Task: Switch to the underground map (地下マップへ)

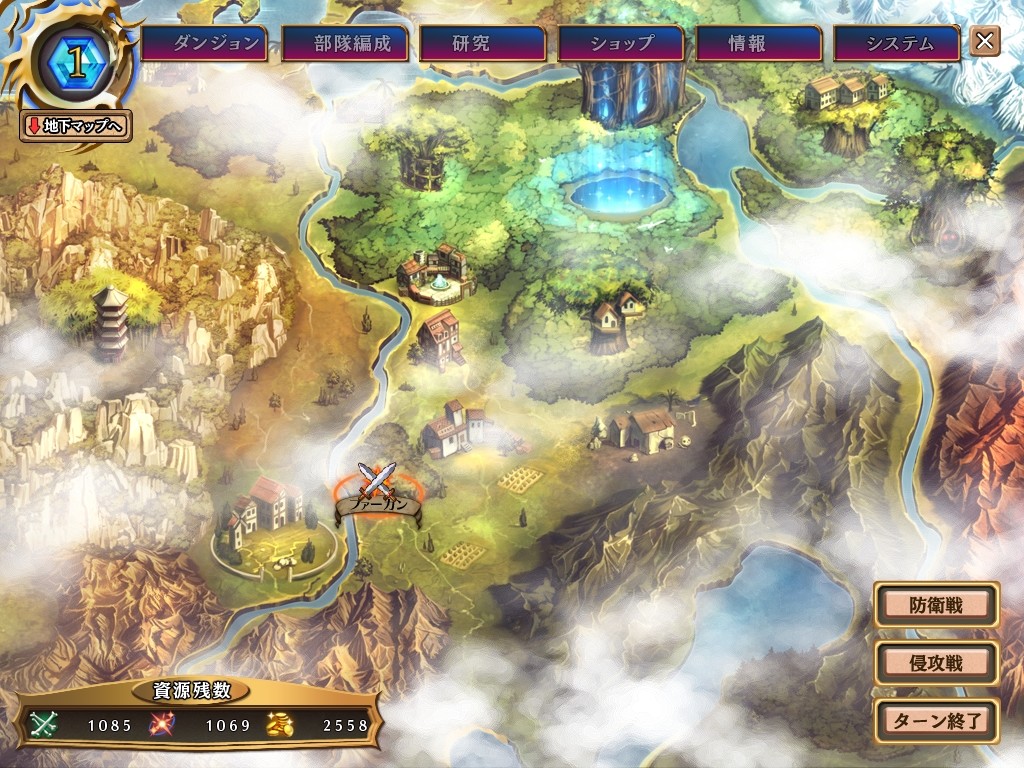Action: 76,126
